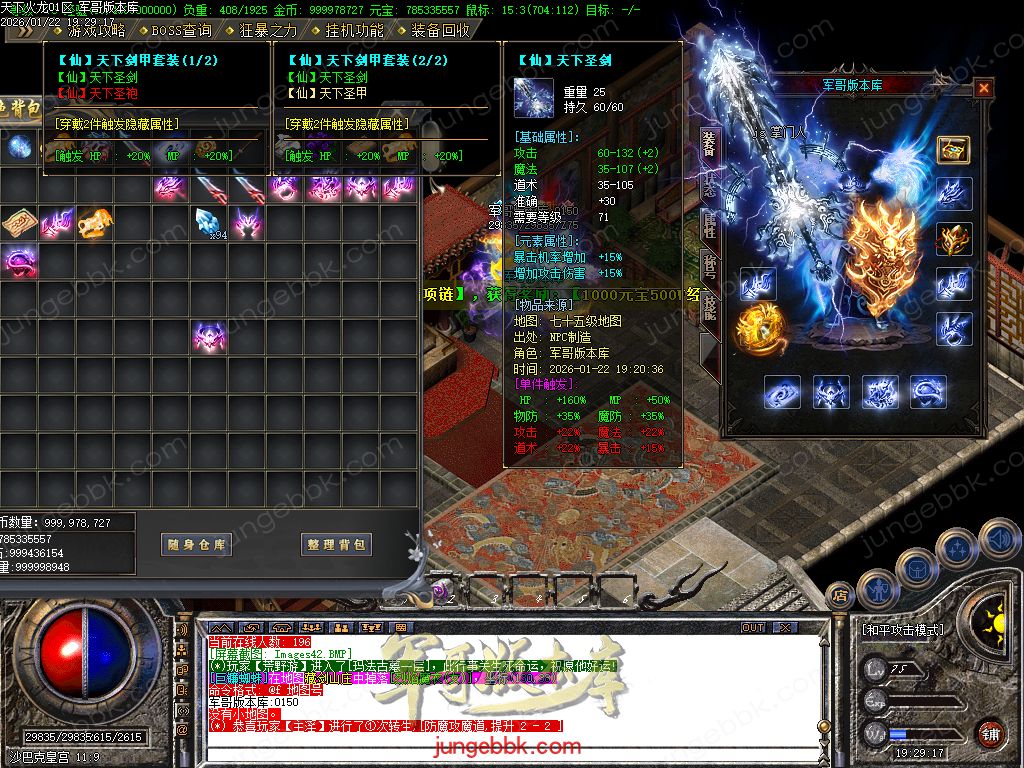The image size is (1024, 768).
Task: Open the 装备回收 equipment recycle menu
Action: point(440,30)
